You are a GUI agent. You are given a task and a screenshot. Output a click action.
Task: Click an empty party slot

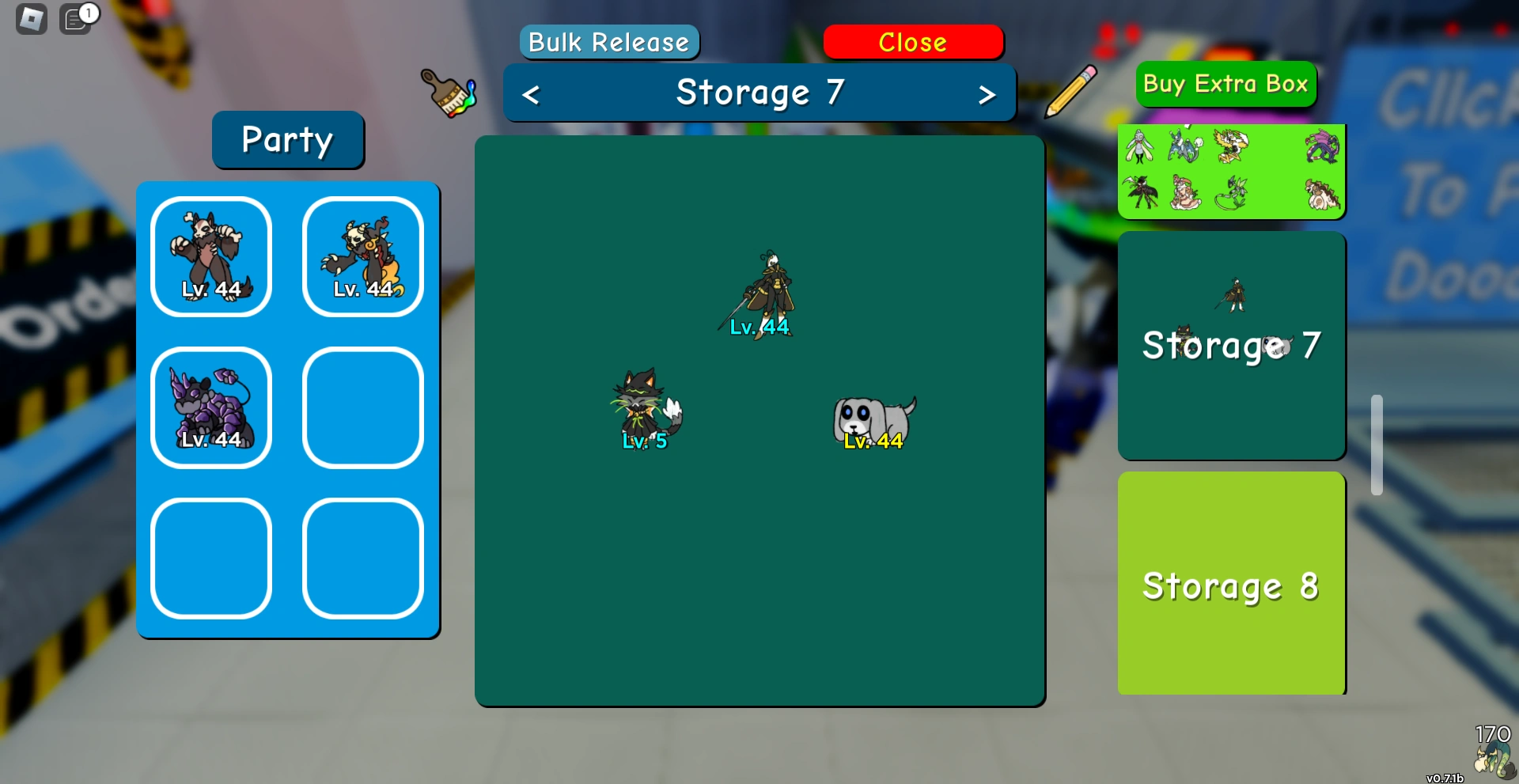point(362,407)
